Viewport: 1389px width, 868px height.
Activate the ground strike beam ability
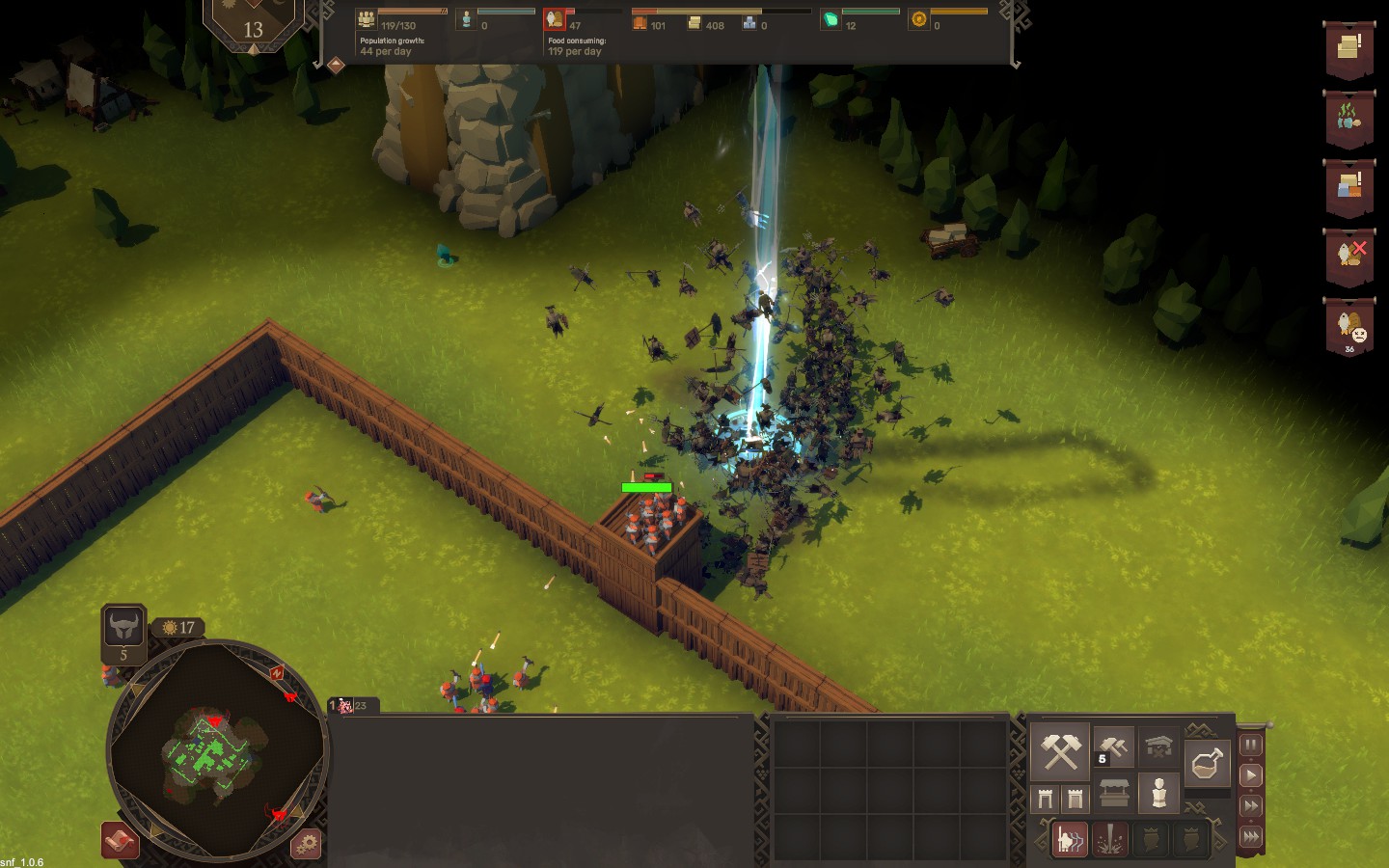(x=1111, y=839)
